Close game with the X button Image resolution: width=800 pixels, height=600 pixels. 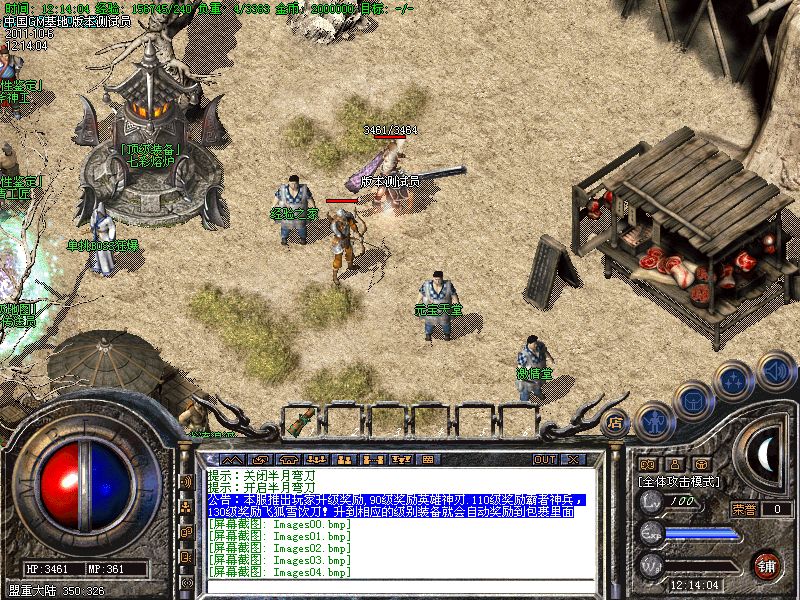coord(573,459)
